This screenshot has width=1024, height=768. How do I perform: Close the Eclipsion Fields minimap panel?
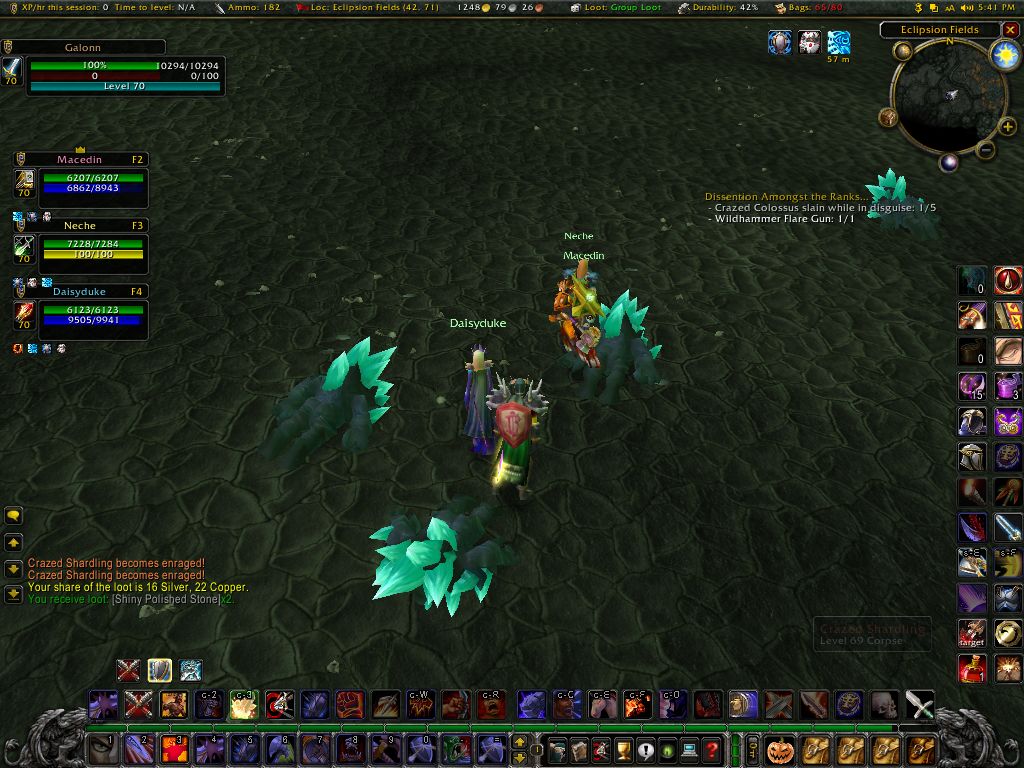[1010, 30]
